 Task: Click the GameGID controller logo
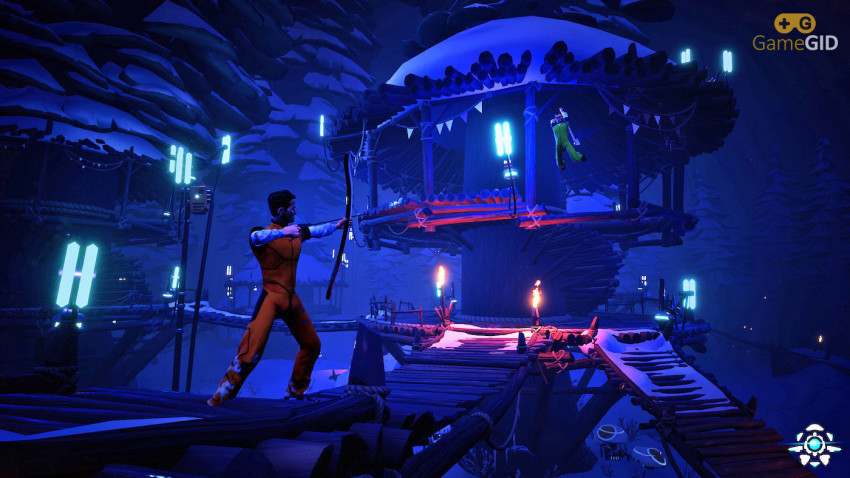point(794,23)
